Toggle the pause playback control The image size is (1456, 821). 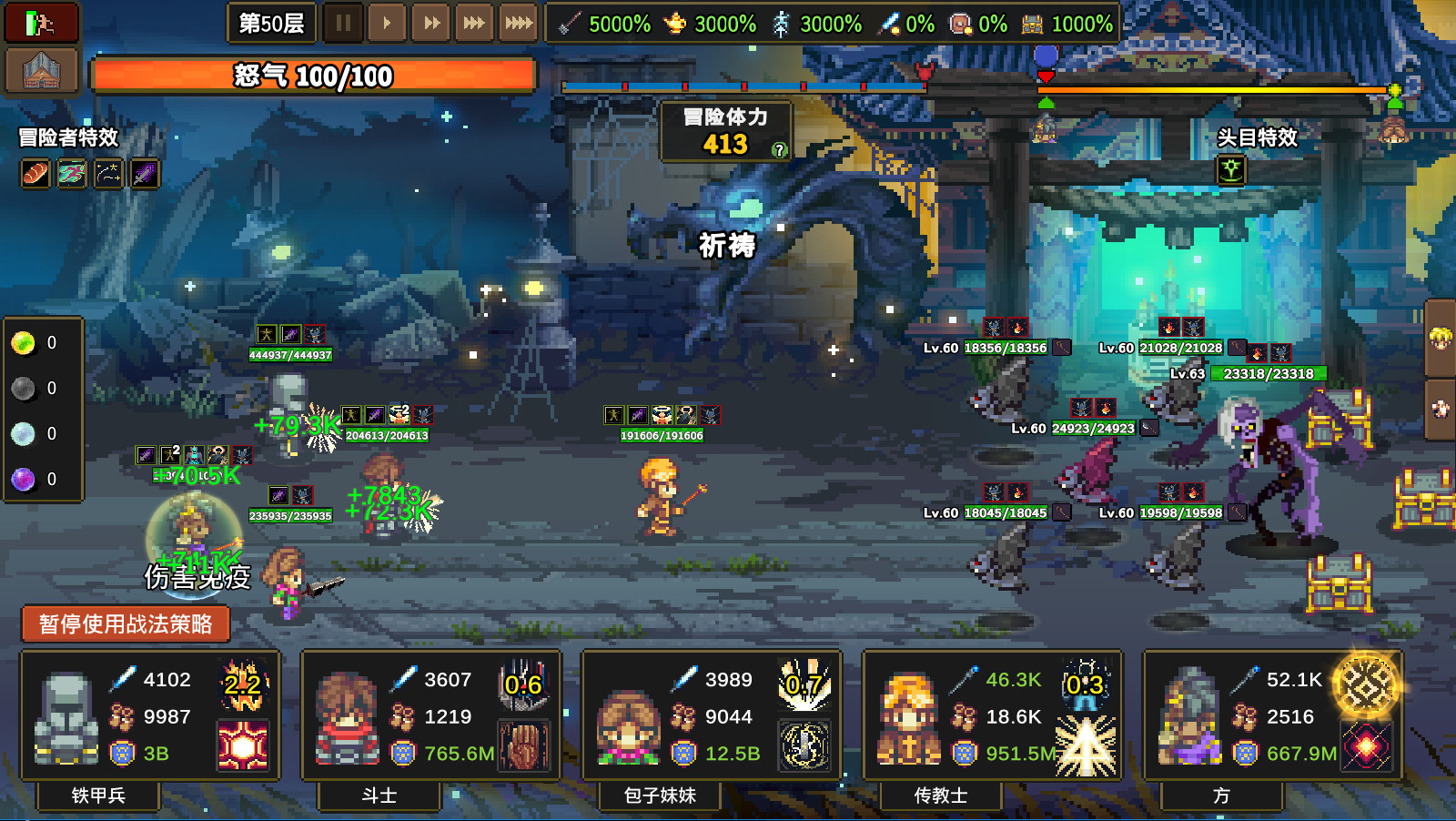tap(342, 24)
